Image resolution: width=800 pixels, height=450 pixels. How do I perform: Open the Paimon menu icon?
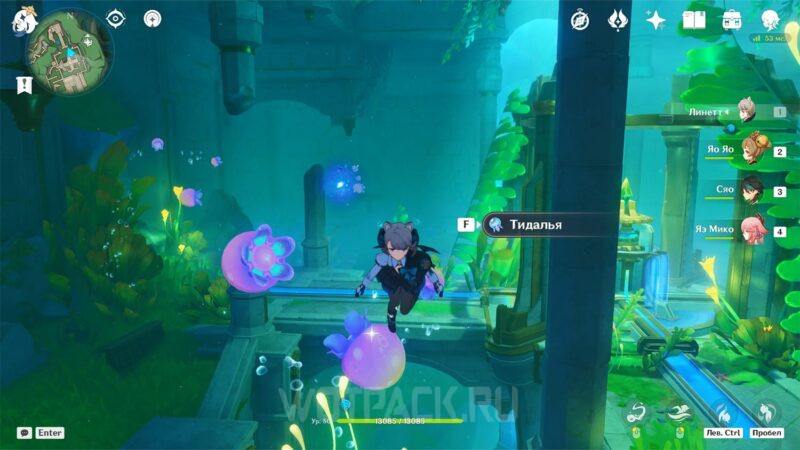tap(21, 19)
